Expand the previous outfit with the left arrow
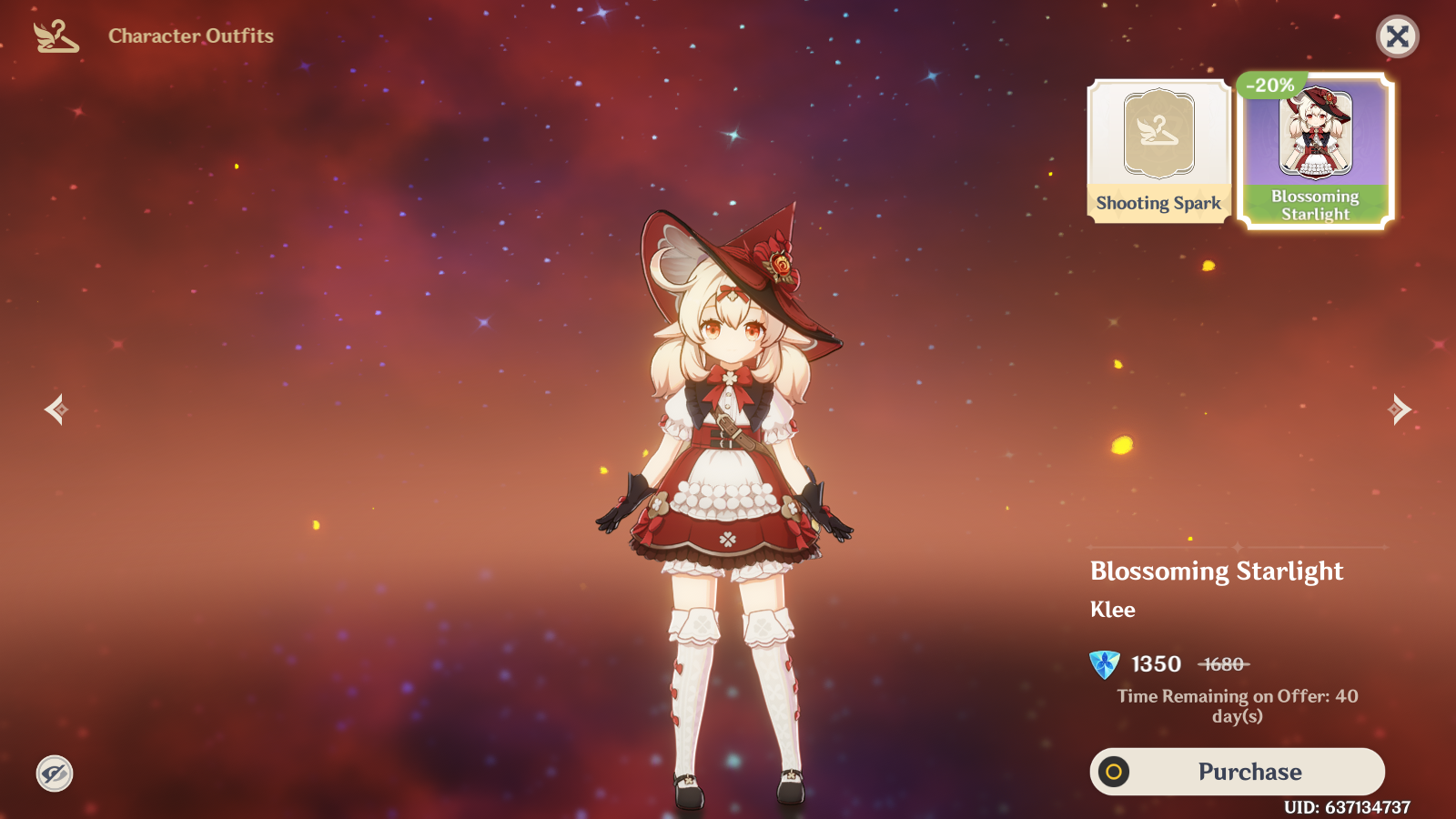Viewport: 1456px width, 819px height. pos(55,409)
